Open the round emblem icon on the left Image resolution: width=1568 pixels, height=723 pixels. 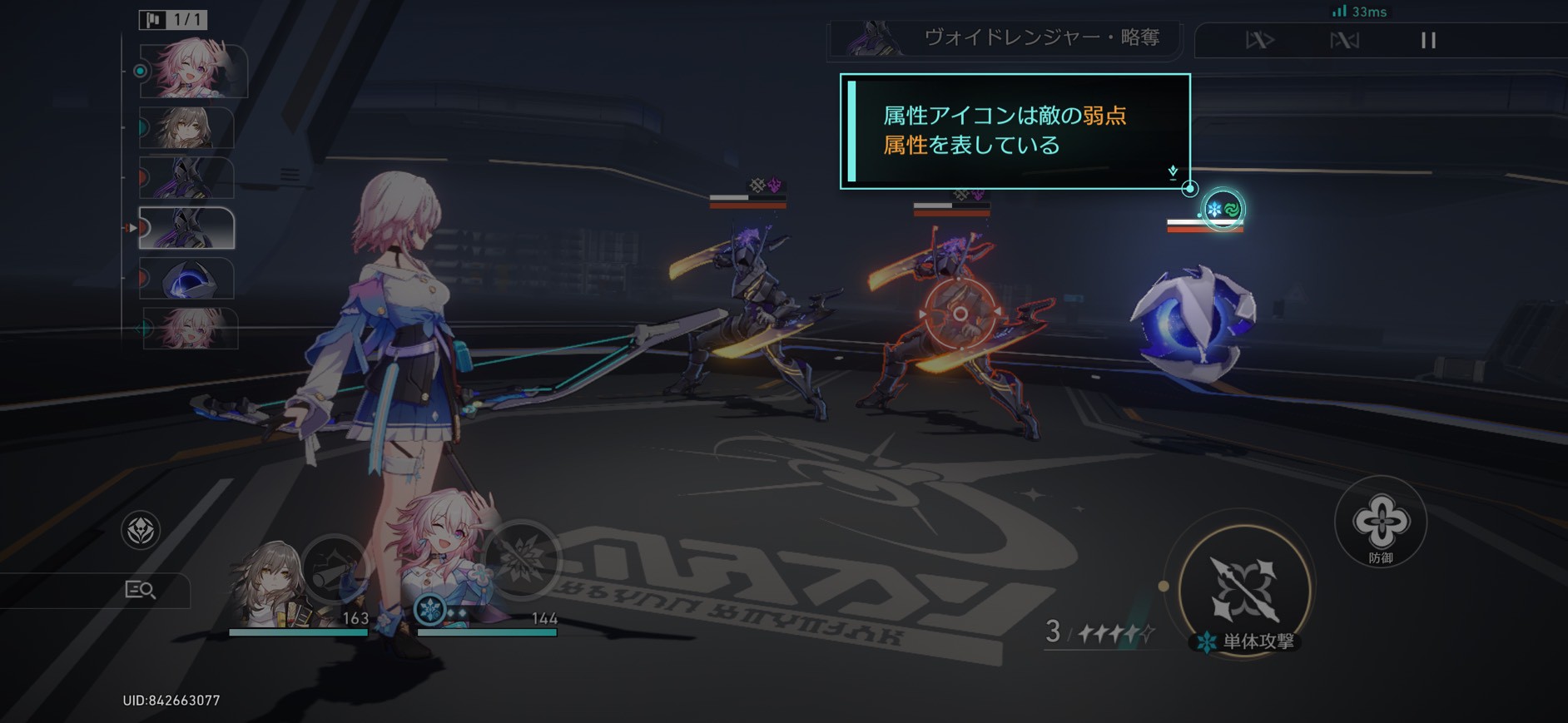point(141,530)
